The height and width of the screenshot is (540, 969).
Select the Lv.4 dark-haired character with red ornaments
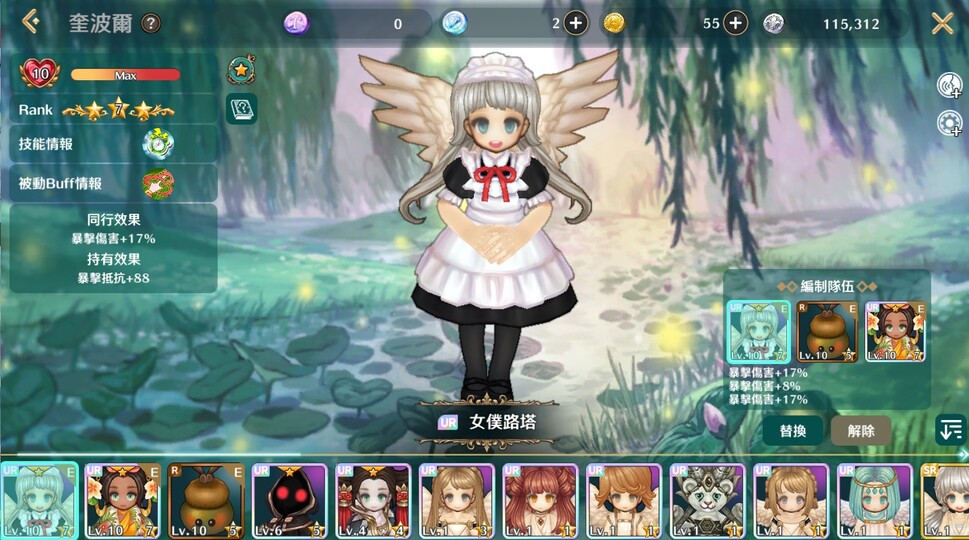(373, 501)
